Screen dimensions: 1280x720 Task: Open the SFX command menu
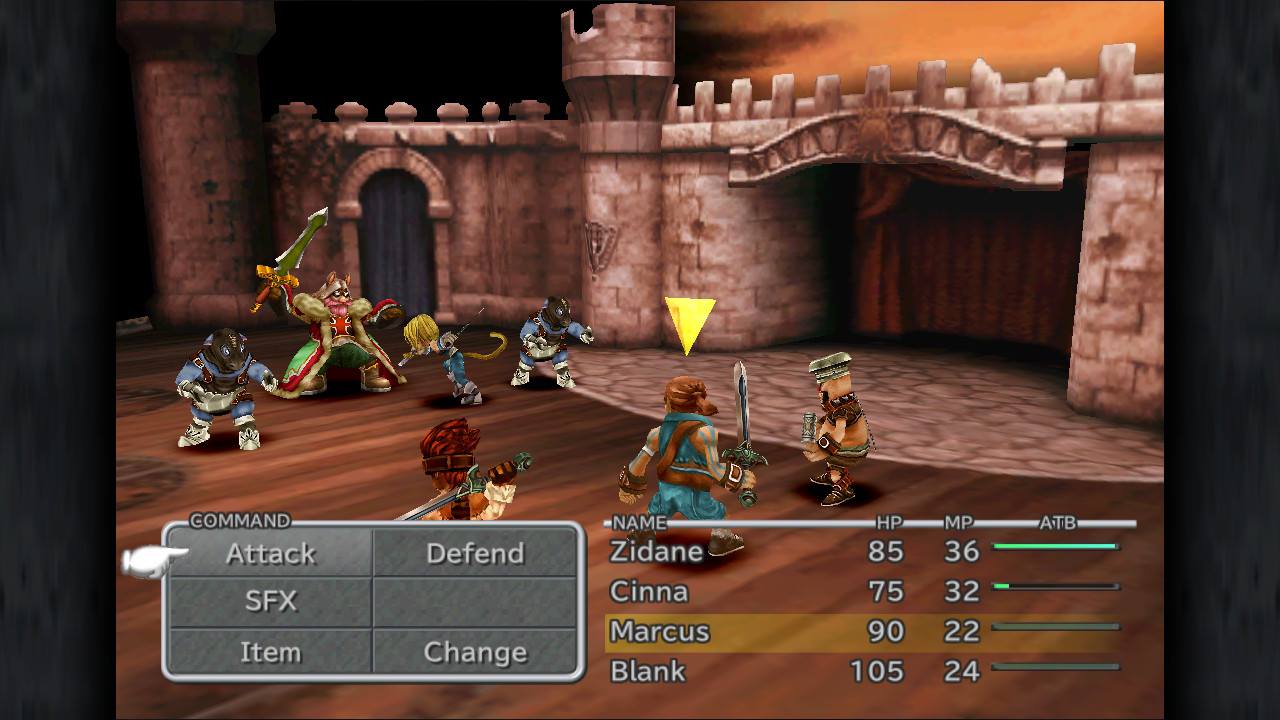click(x=271, y=601)
